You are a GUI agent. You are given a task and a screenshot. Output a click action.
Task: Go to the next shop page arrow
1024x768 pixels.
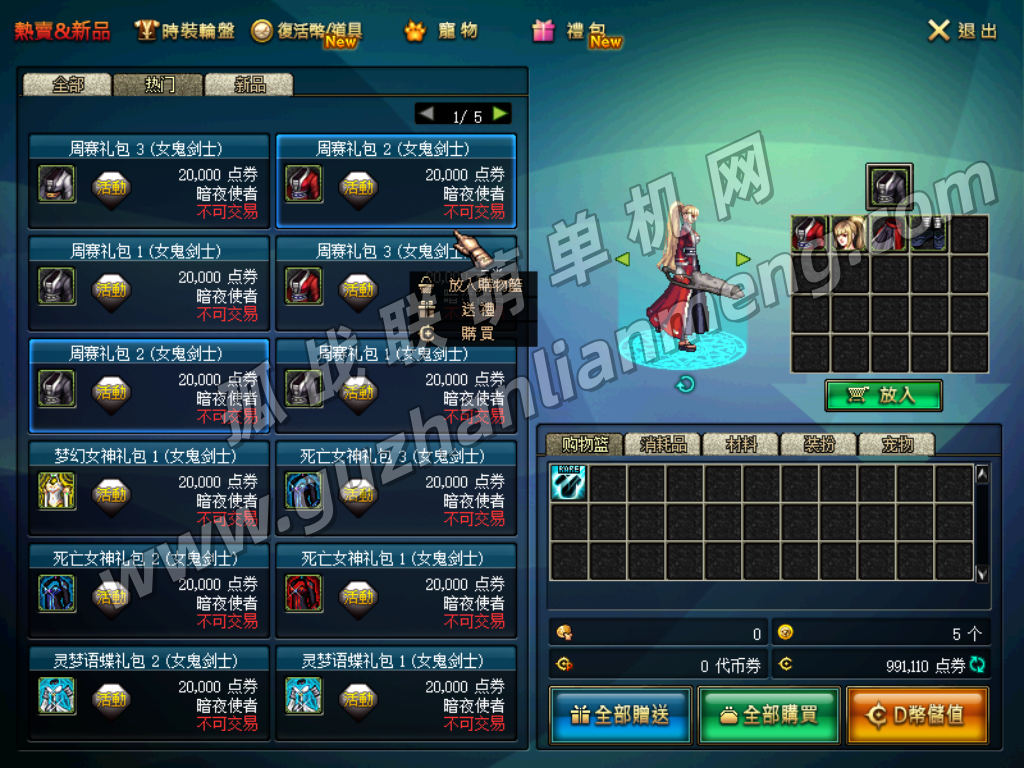[501, 114]
